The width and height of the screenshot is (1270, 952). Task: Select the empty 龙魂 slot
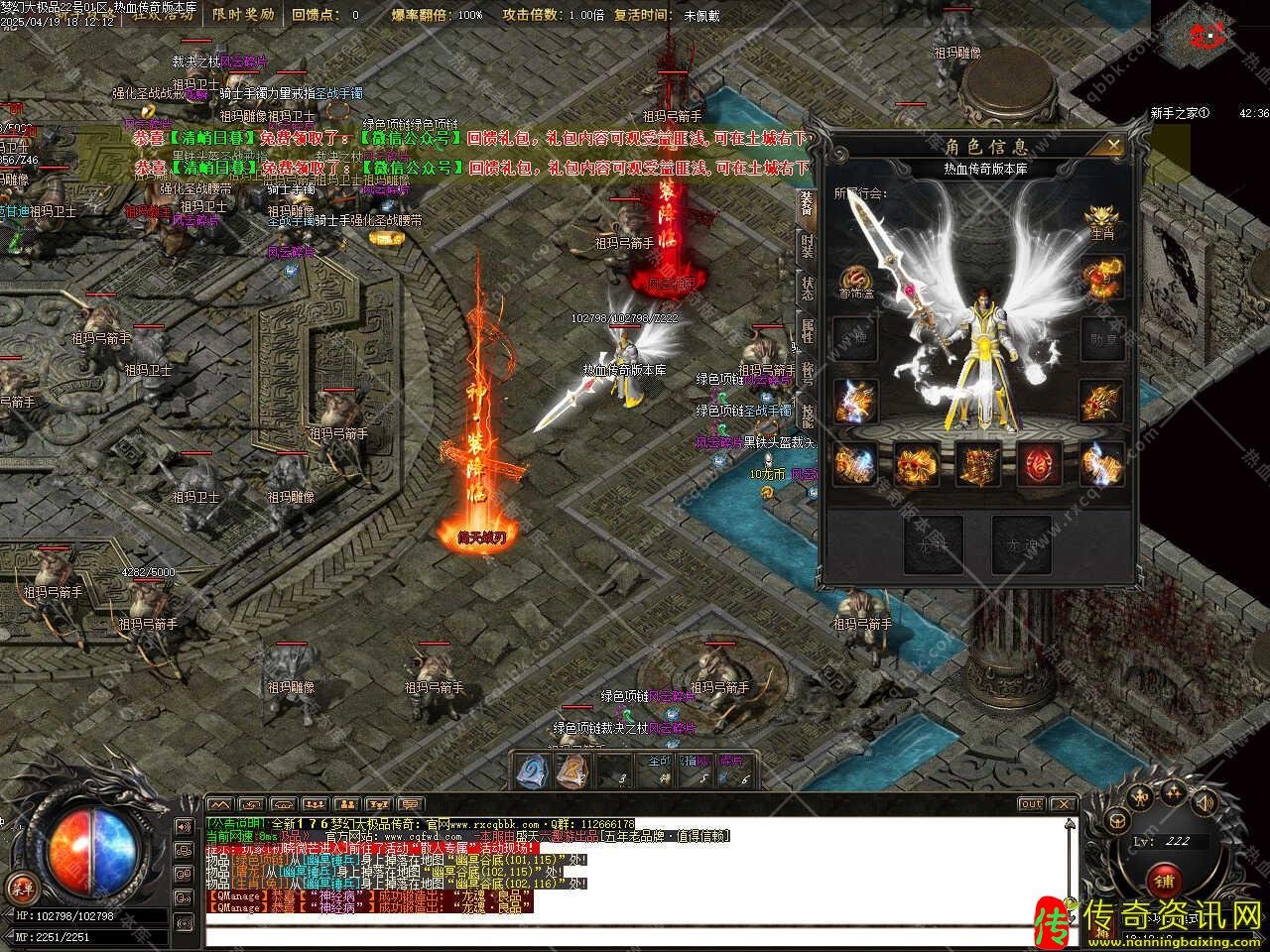(x=1021, y=544)
